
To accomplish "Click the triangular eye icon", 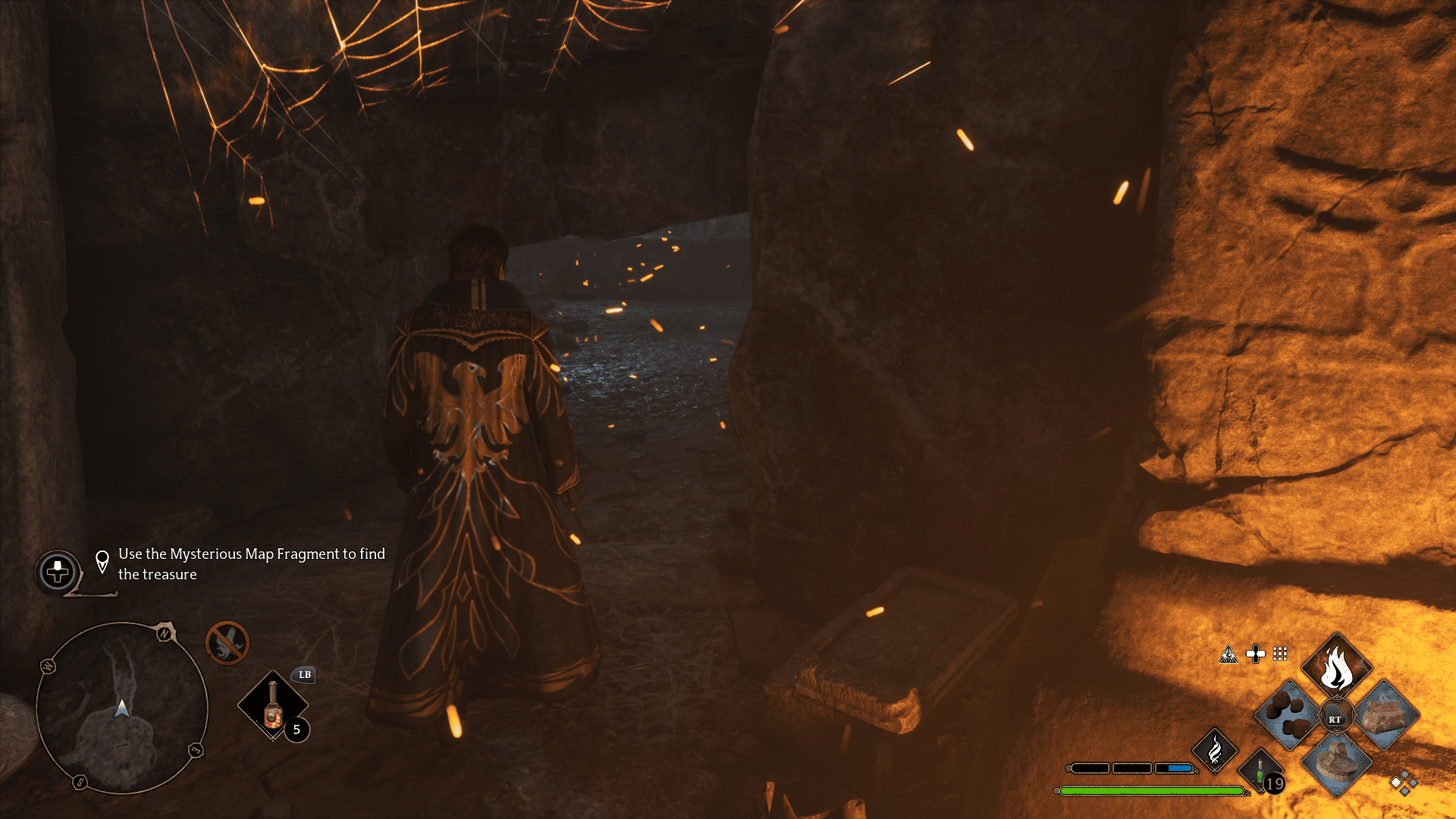I will coord(1228,654).
